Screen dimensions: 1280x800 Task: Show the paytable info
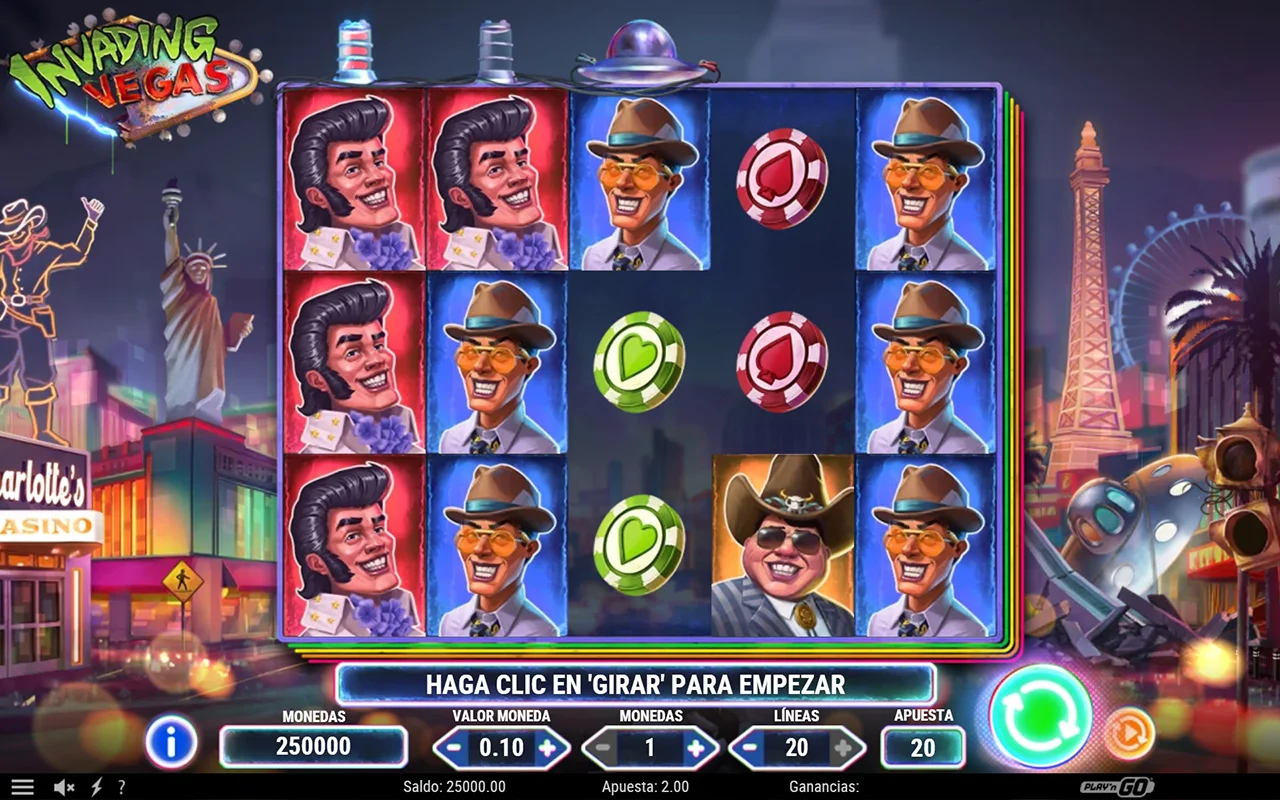[171, 742]
